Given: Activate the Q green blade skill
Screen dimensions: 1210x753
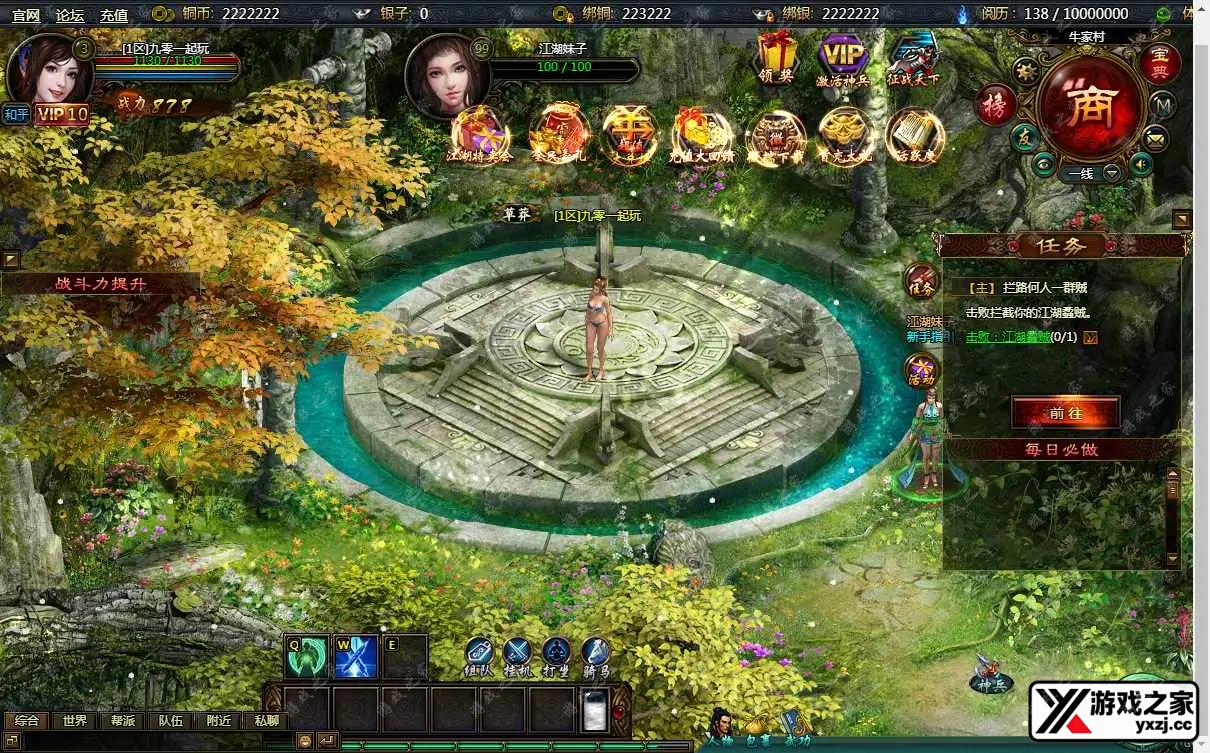Looking at the screenshot, I should (x=307, y=656).
